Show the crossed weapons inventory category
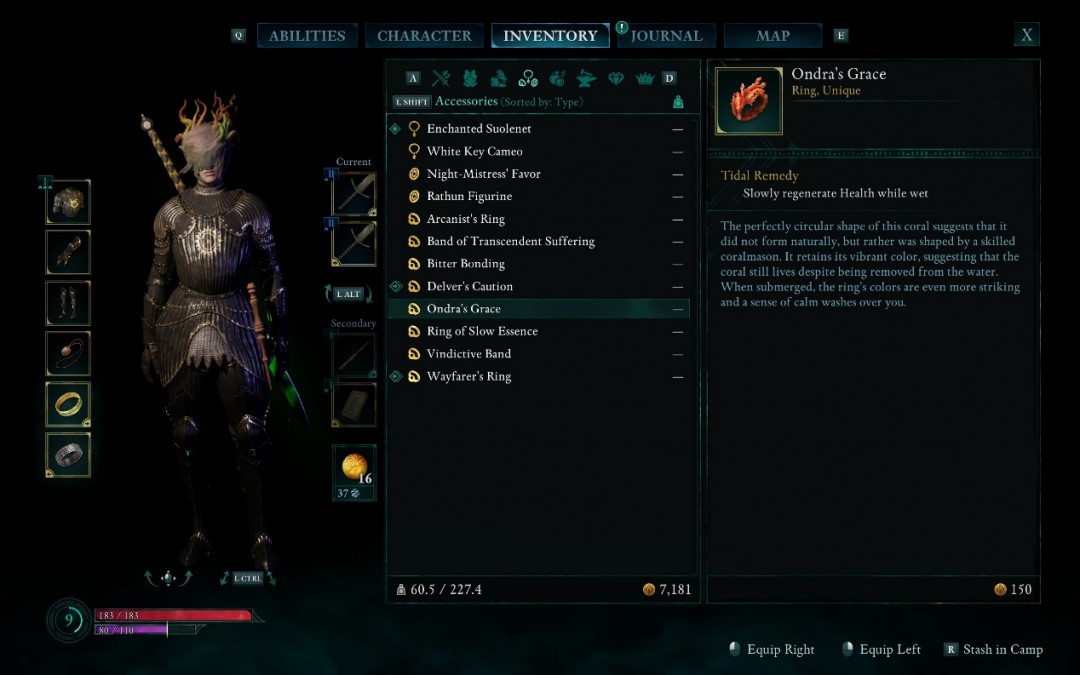The image size is (1080, 675). tap(441, 78)
